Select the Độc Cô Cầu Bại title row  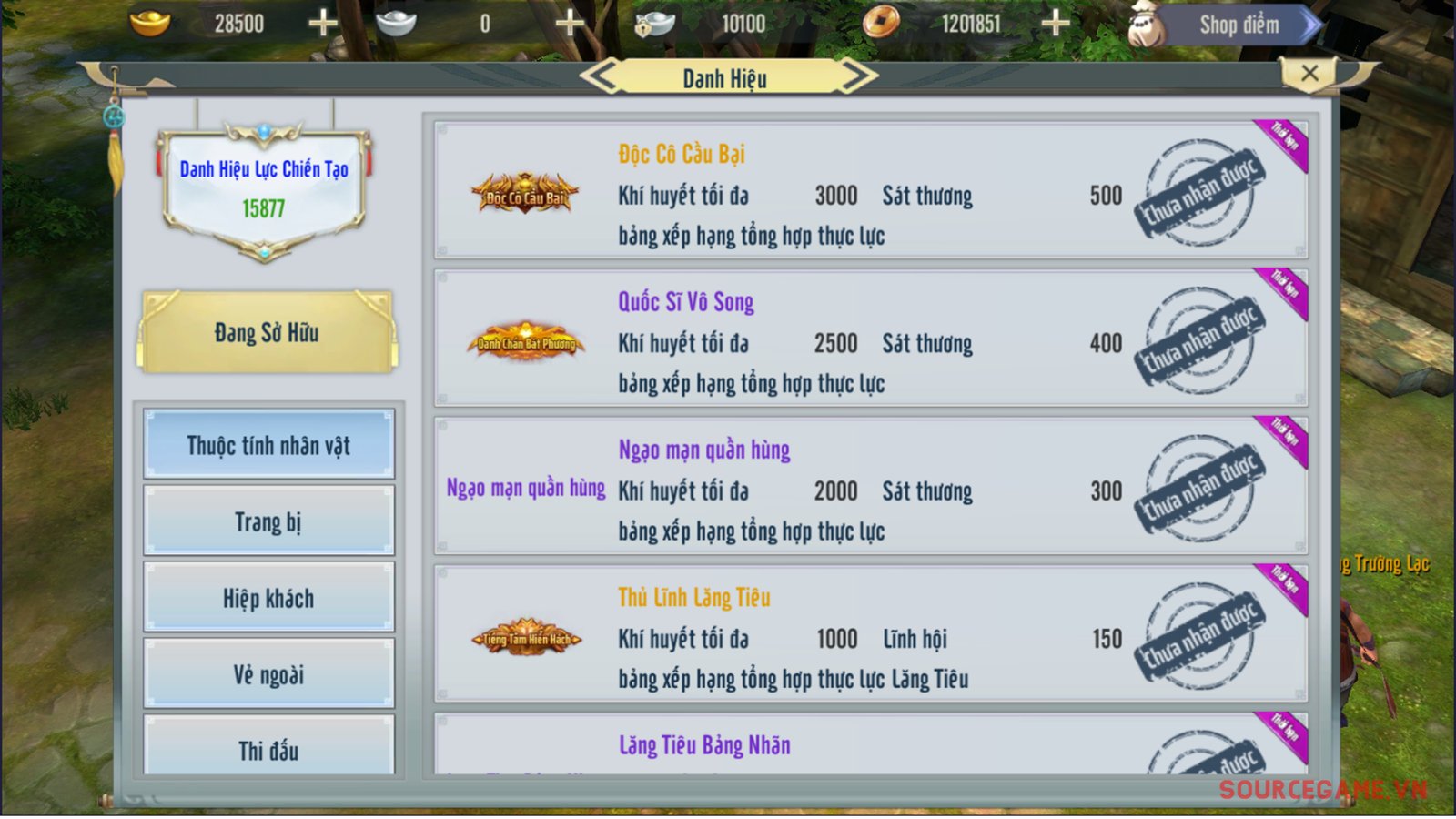871,191
